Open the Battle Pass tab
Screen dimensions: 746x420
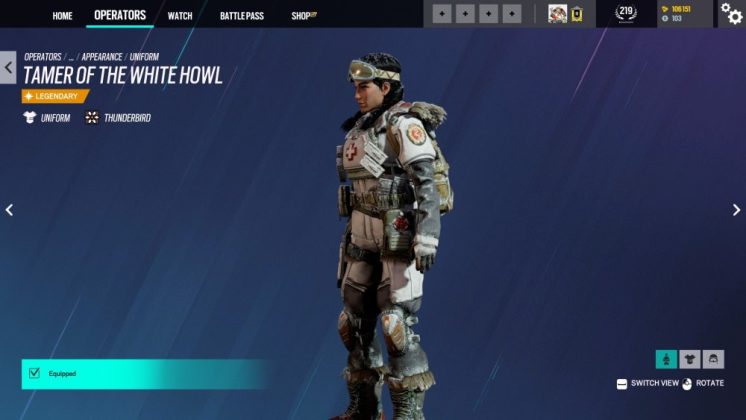(240, 15)
